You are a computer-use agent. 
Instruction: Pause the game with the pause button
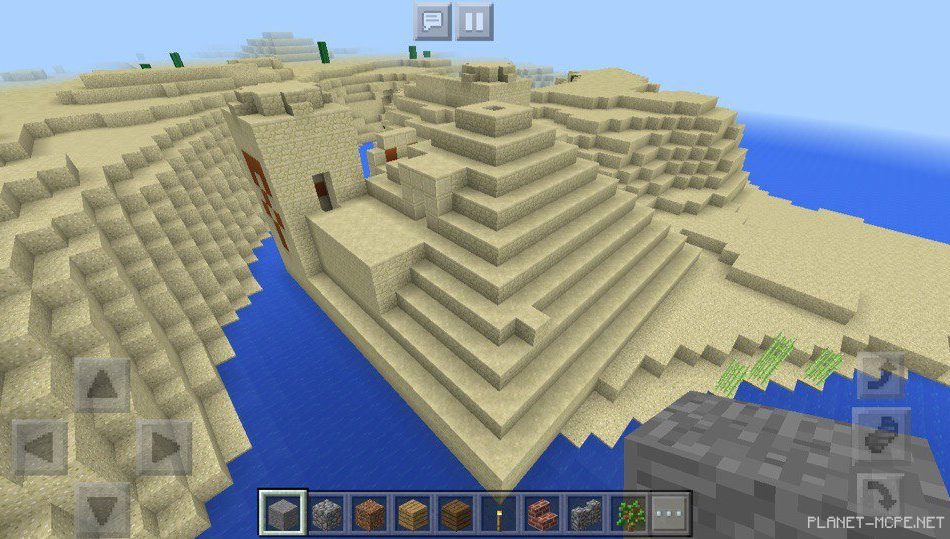pyautogui.click(x=475, y=20)
